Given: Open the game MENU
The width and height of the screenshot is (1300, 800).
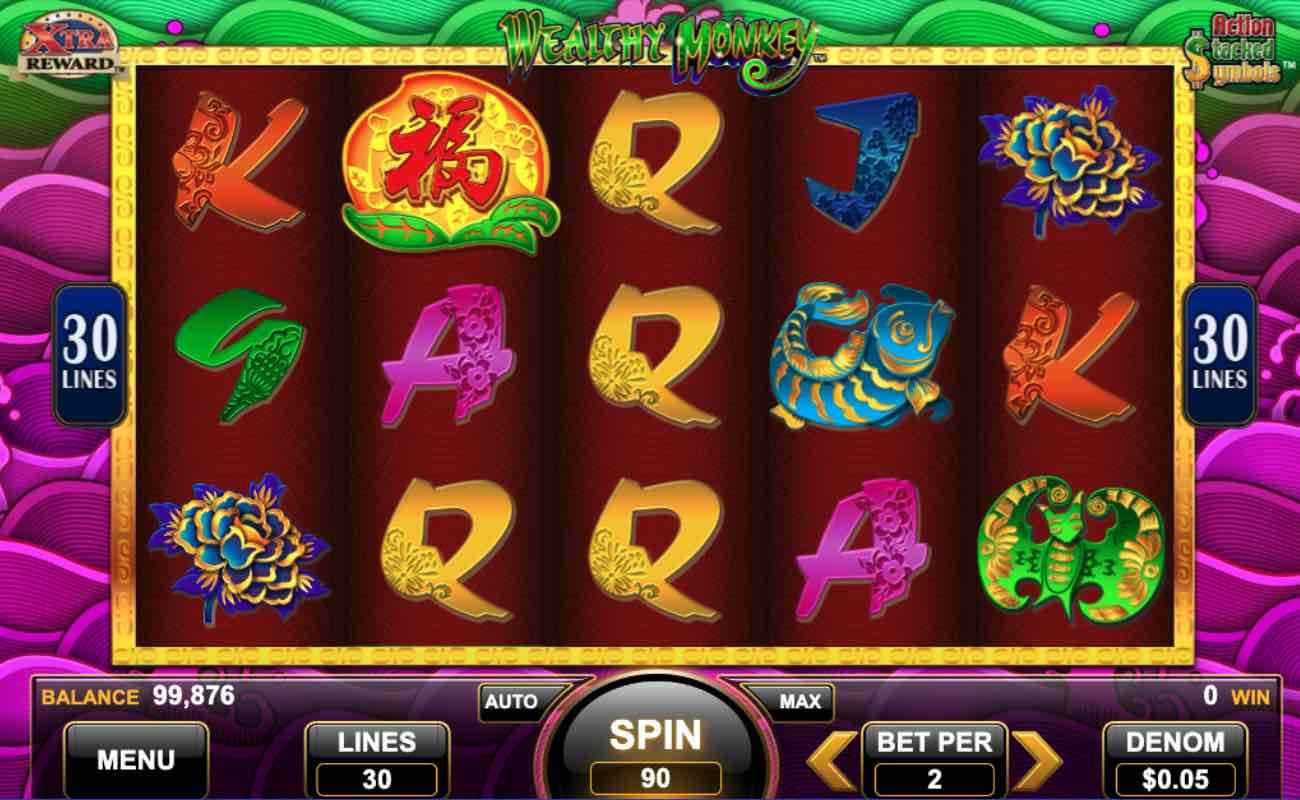Looking at the screenshot, I should pos(137,760).
